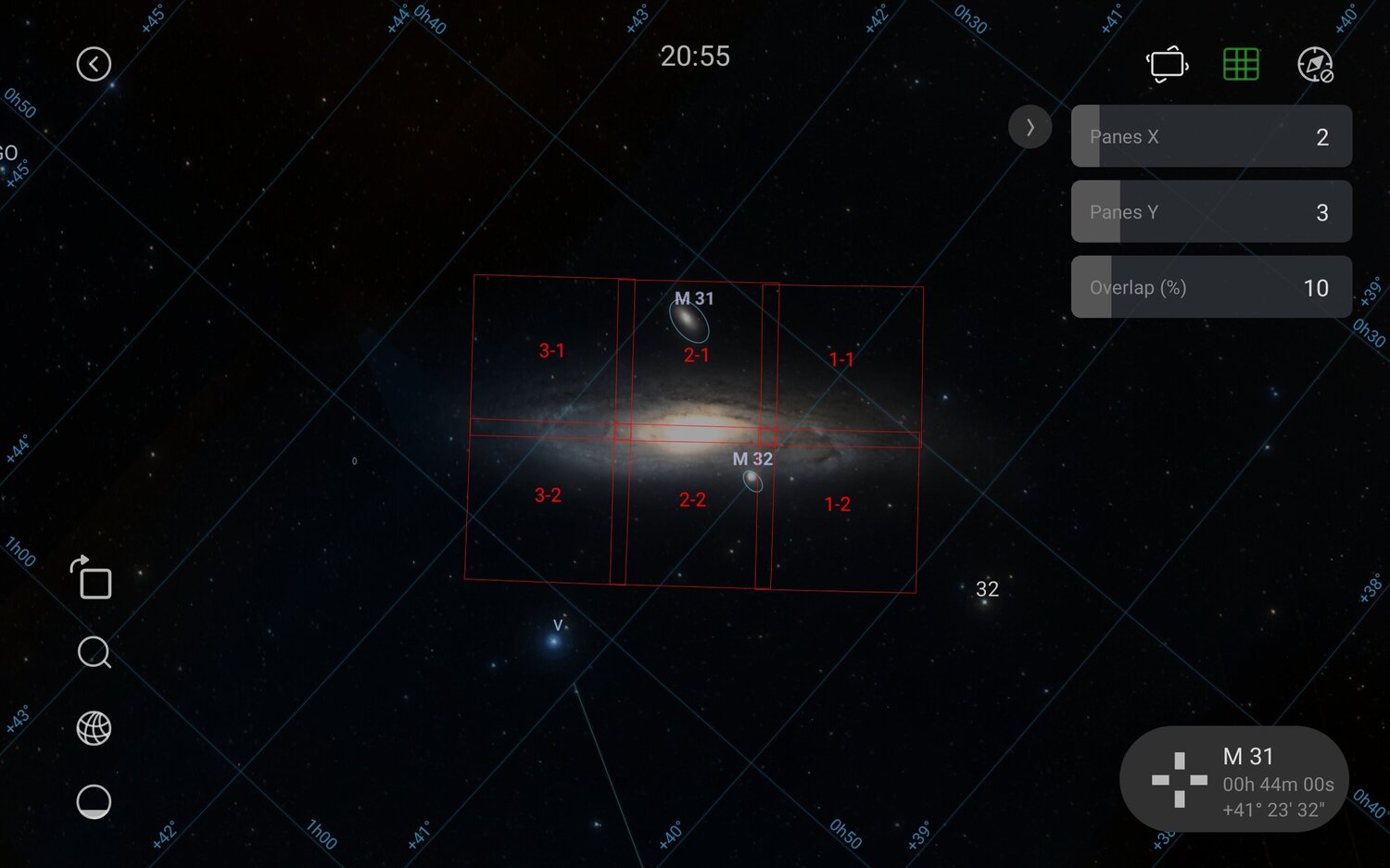Tap the crosshair centering icon in the M 31 card
The width and height of the screenshot is (1390, 868).
tap(1179, 780)
